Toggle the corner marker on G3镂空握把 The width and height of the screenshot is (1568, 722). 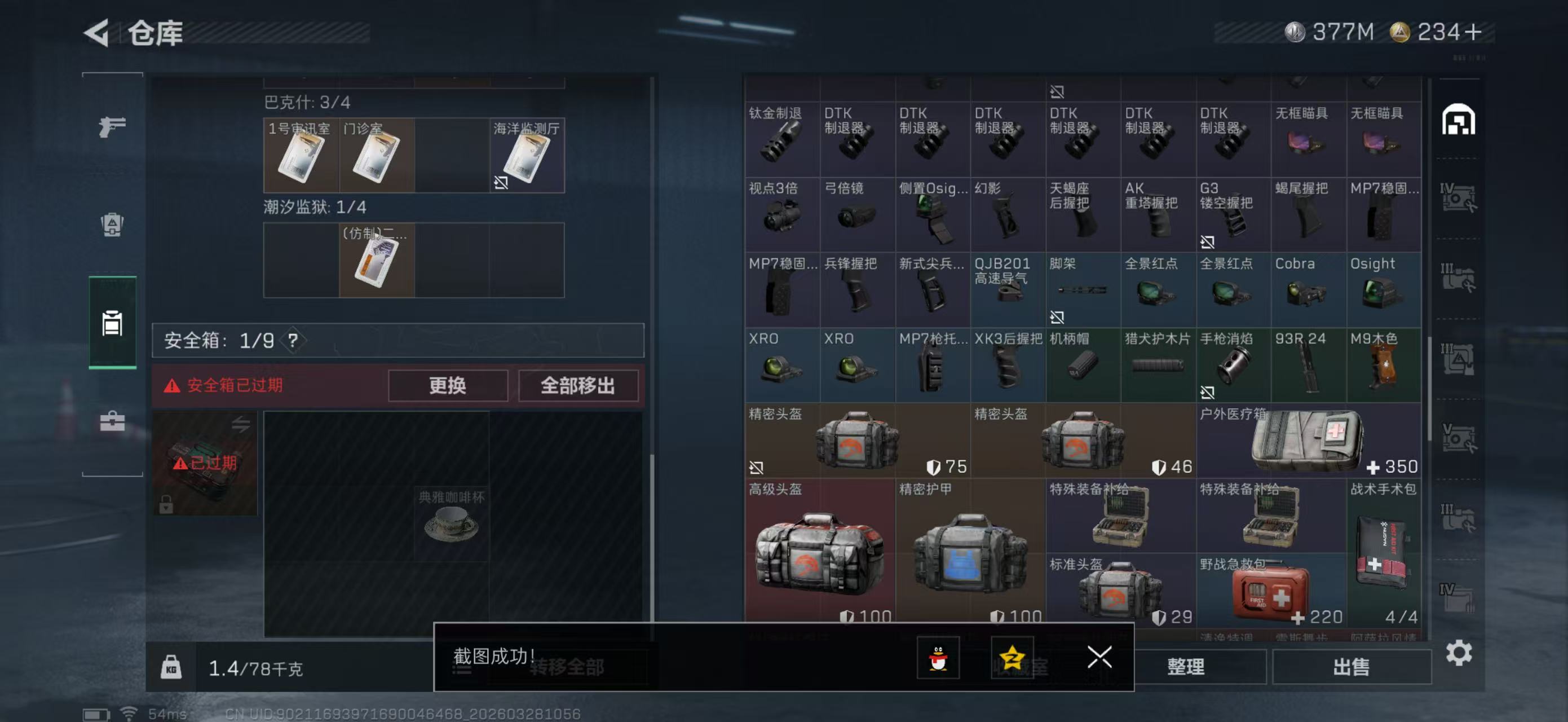click(1209, 241)
